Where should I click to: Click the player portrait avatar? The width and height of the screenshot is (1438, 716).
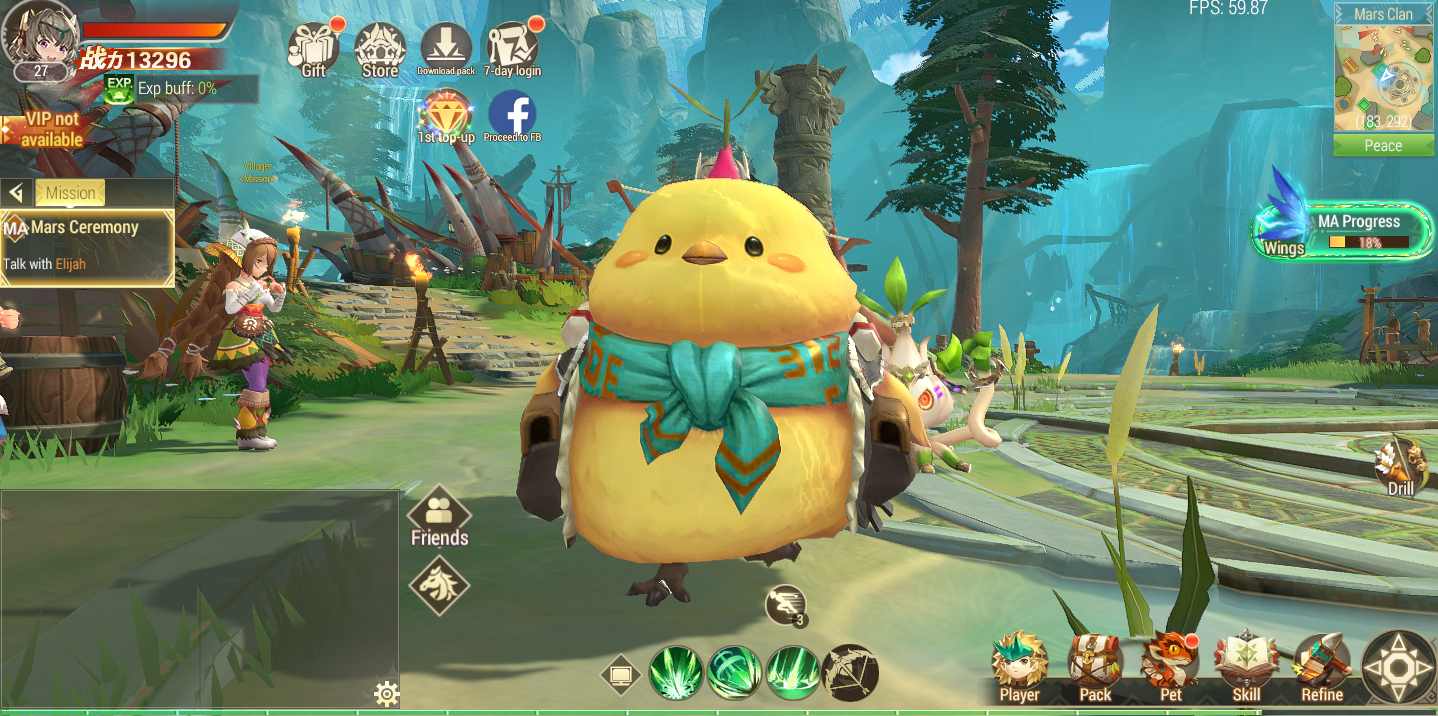click(40, 35)
